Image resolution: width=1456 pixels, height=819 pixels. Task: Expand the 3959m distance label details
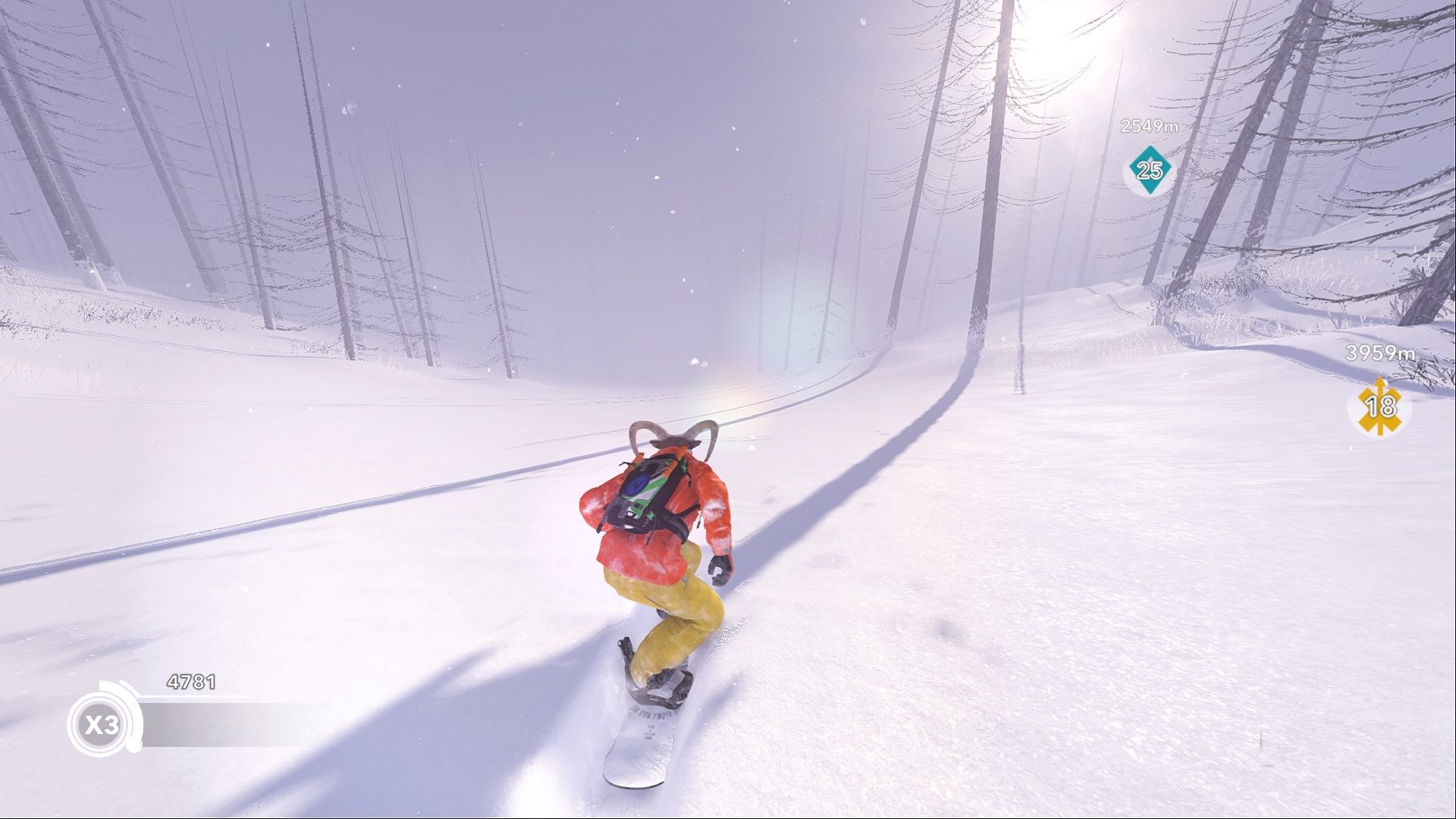pyautogui.click(x=1380, y=353)
